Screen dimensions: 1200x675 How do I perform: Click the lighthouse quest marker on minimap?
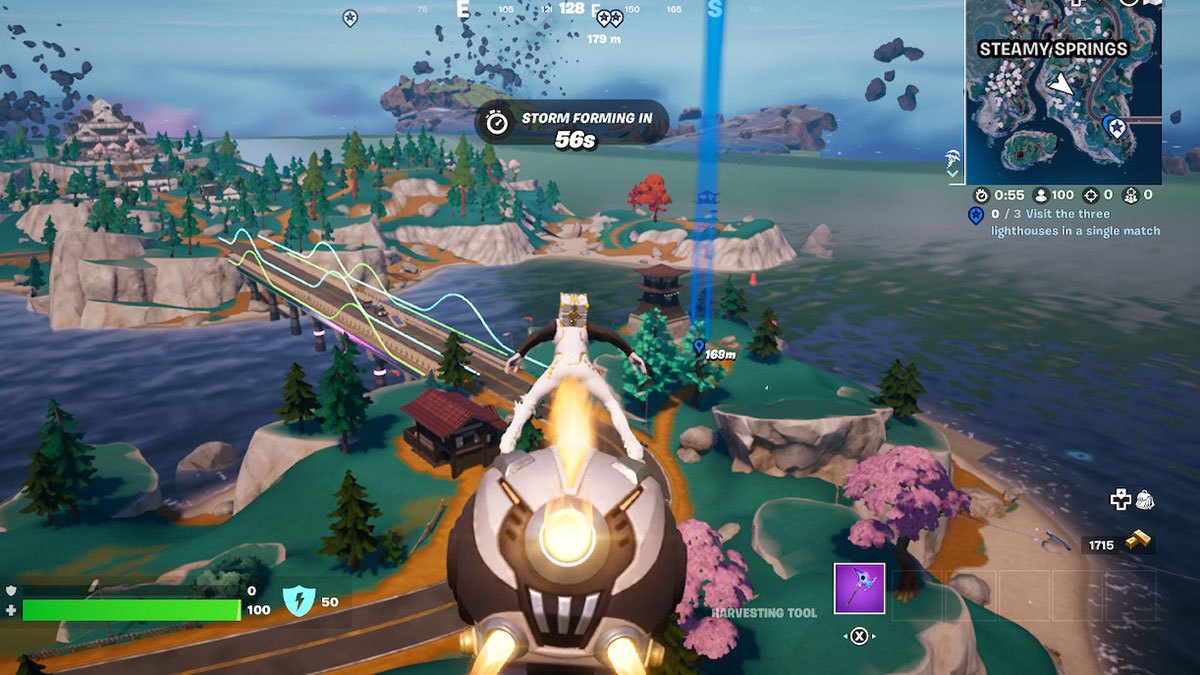[x=1115, y=127]
